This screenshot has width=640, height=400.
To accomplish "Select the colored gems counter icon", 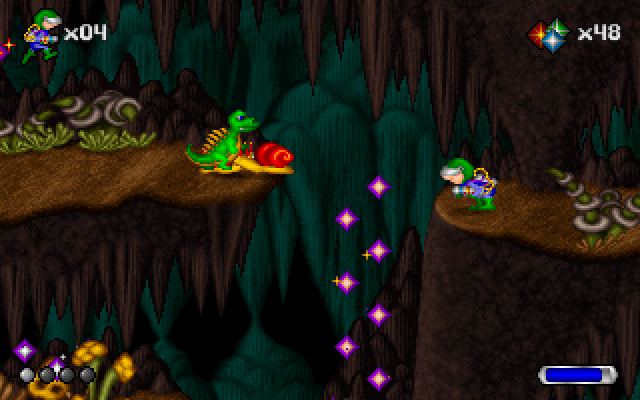I will (548, 34).
